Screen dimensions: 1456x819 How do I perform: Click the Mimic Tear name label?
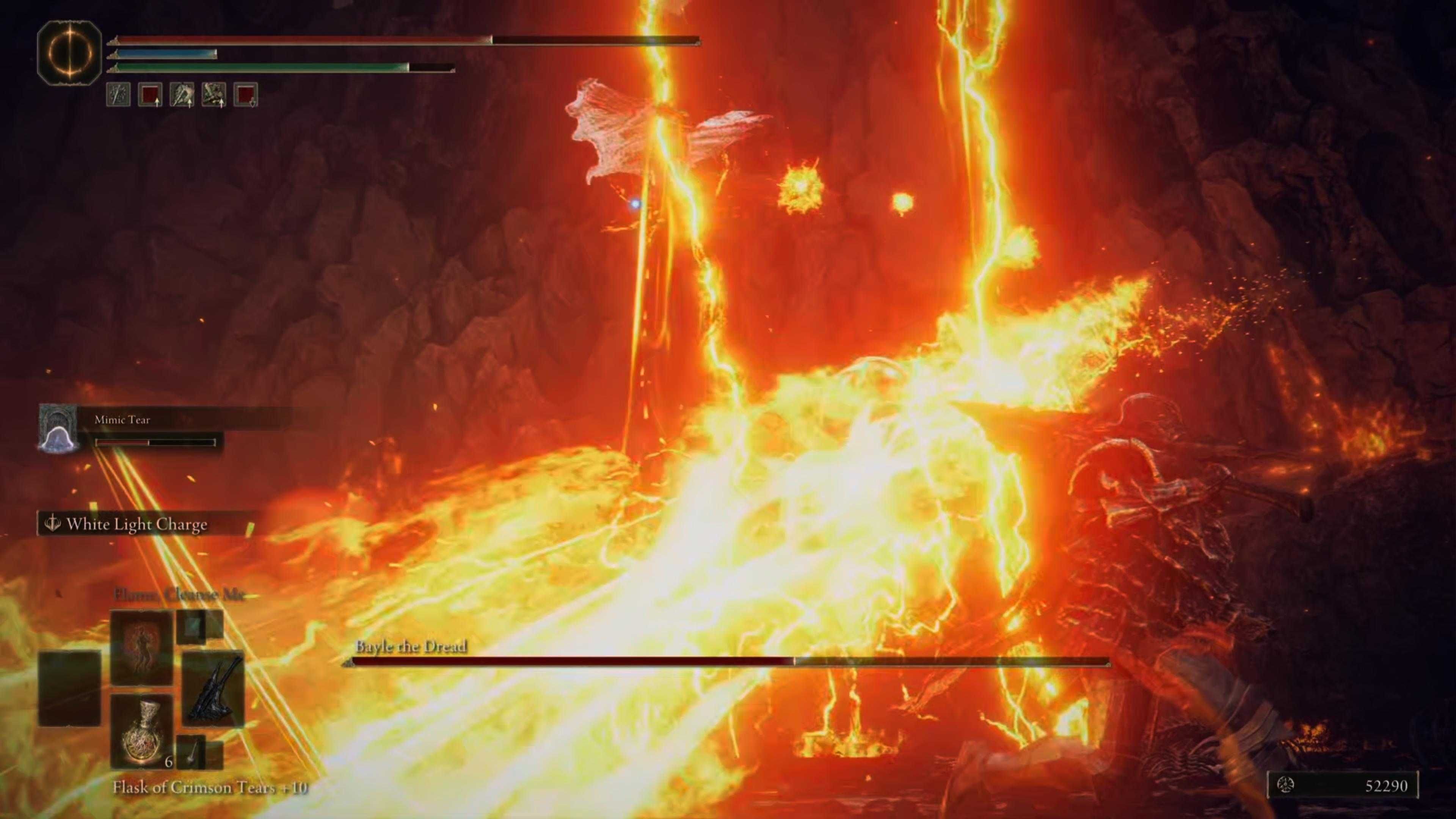[x=121, y=420]
